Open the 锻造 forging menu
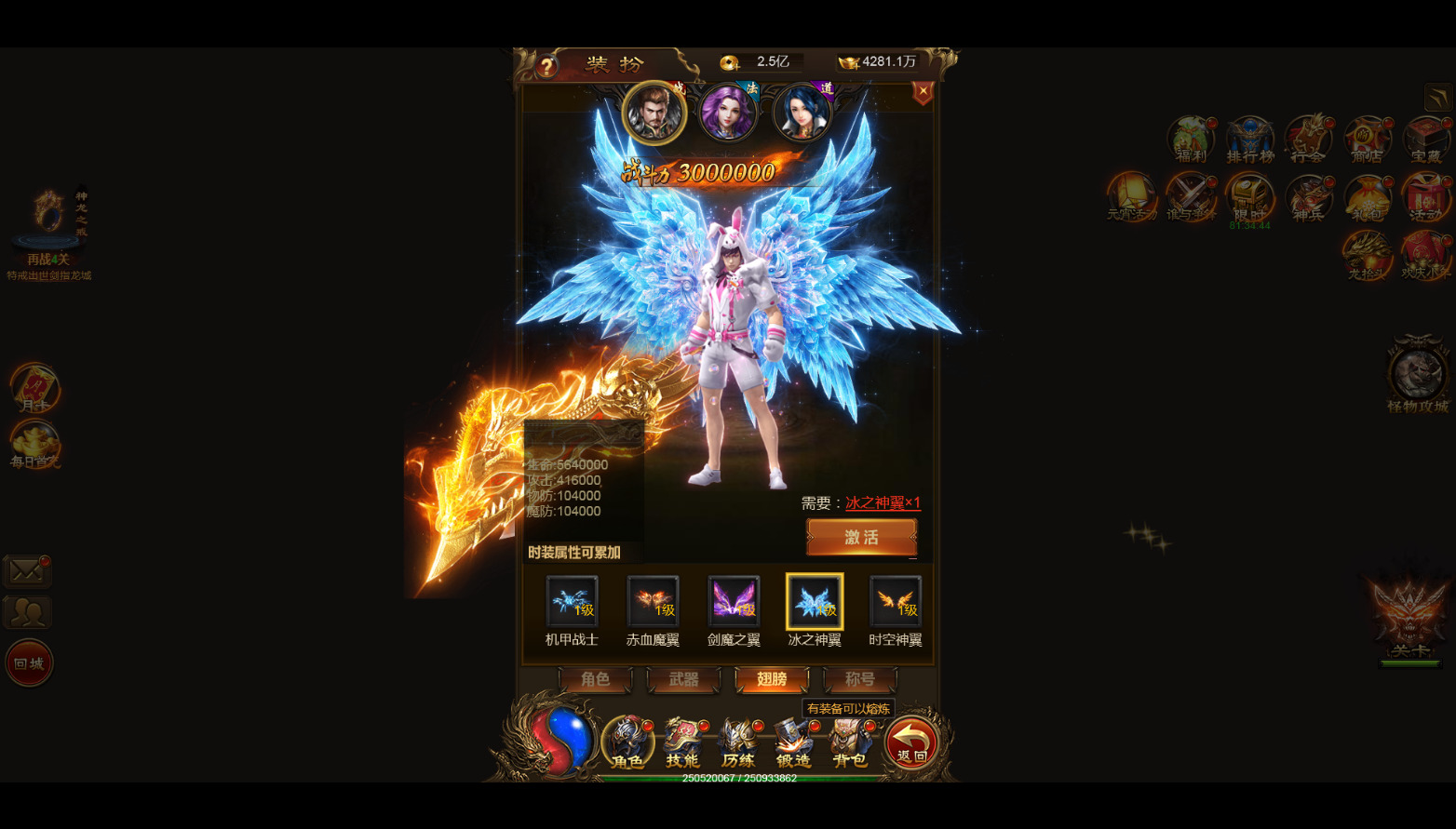Viewport: 1456px width, 829px height. 793,743
